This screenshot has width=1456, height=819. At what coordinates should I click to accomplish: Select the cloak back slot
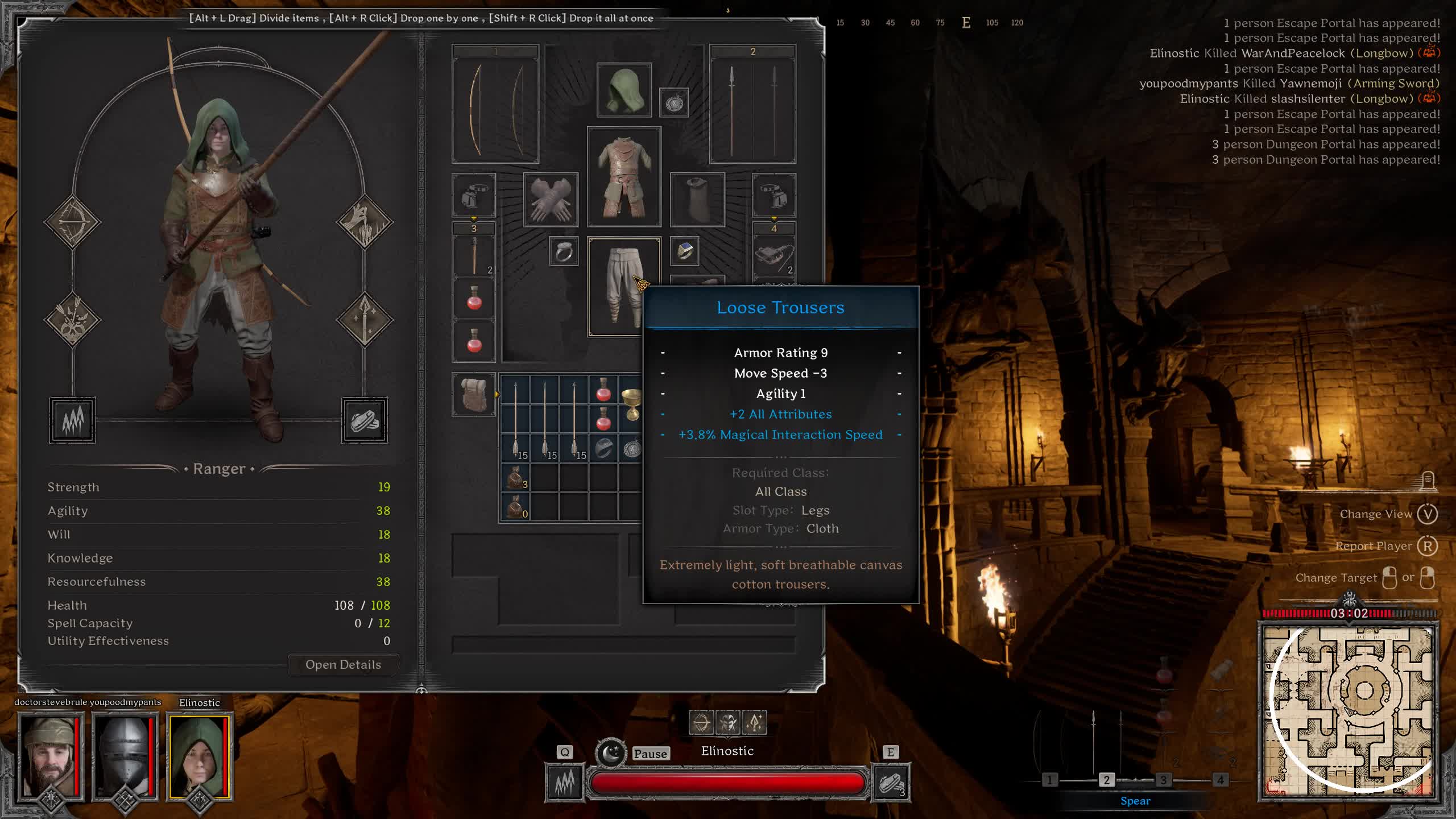tap(697, 200)
